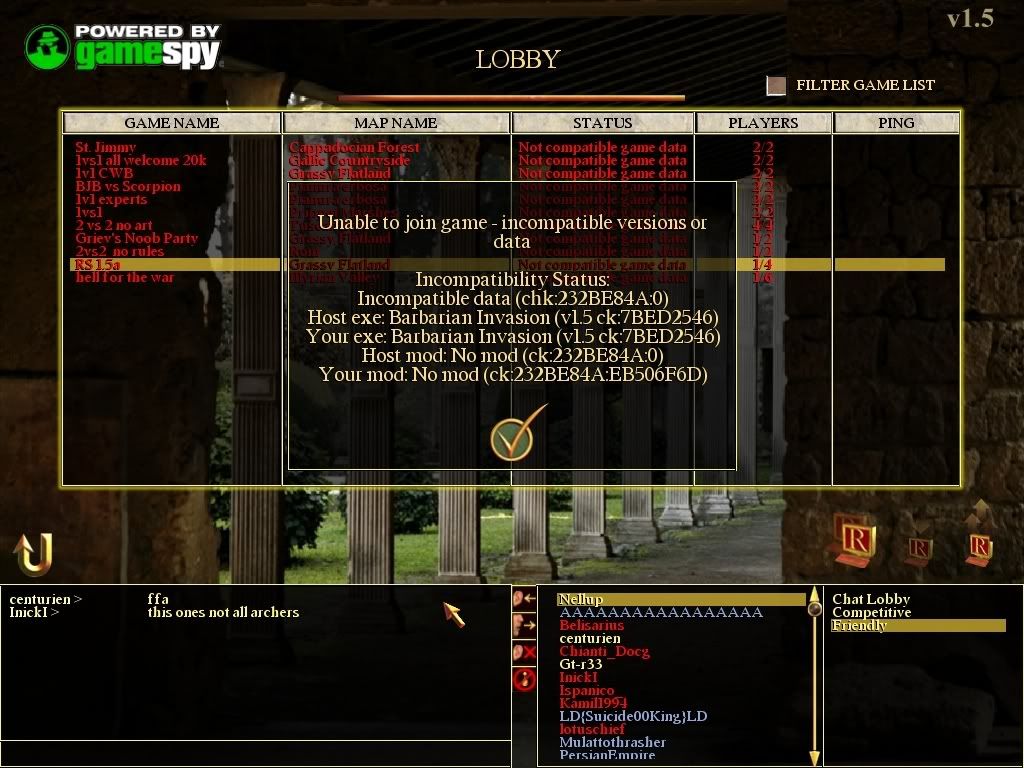This screenshot has height=768, width=1024.
Task: Click the computer icon with down arrow
Action: pyautogui.click(x=919, y=548)
